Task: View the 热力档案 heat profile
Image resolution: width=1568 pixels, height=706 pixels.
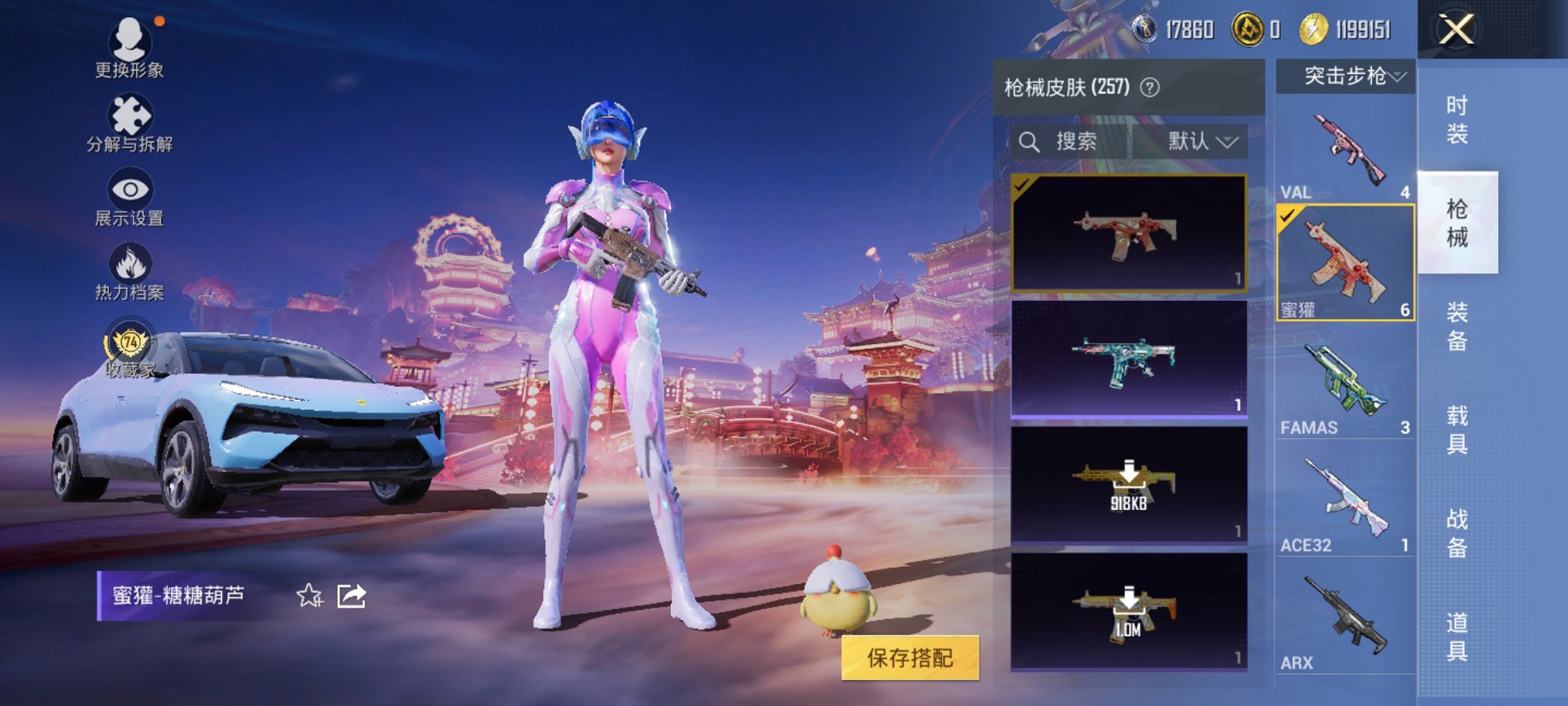Action: pos(128,261)
